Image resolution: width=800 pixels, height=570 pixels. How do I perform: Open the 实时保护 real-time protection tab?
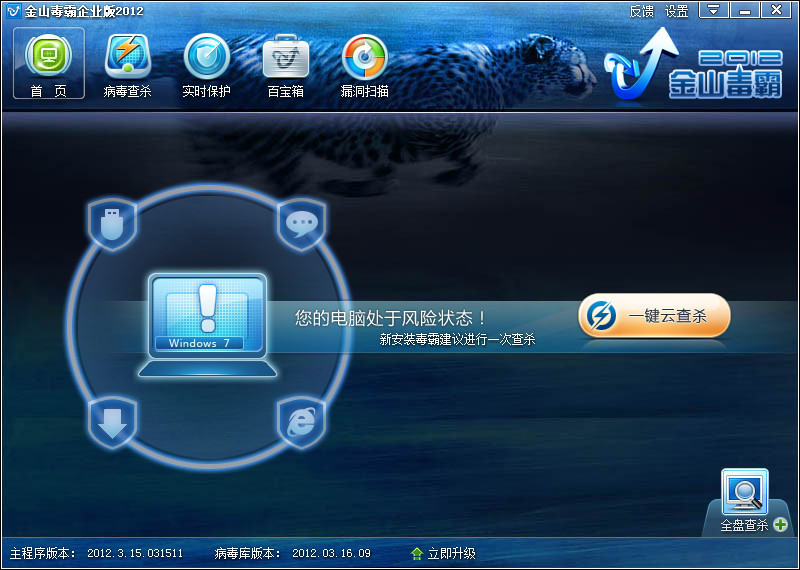coord(207,63)
